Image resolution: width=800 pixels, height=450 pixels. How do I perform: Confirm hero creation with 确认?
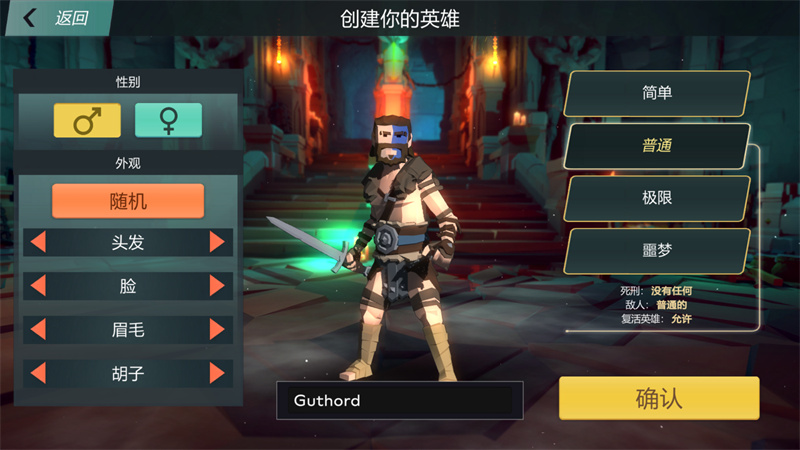[659, 398]
